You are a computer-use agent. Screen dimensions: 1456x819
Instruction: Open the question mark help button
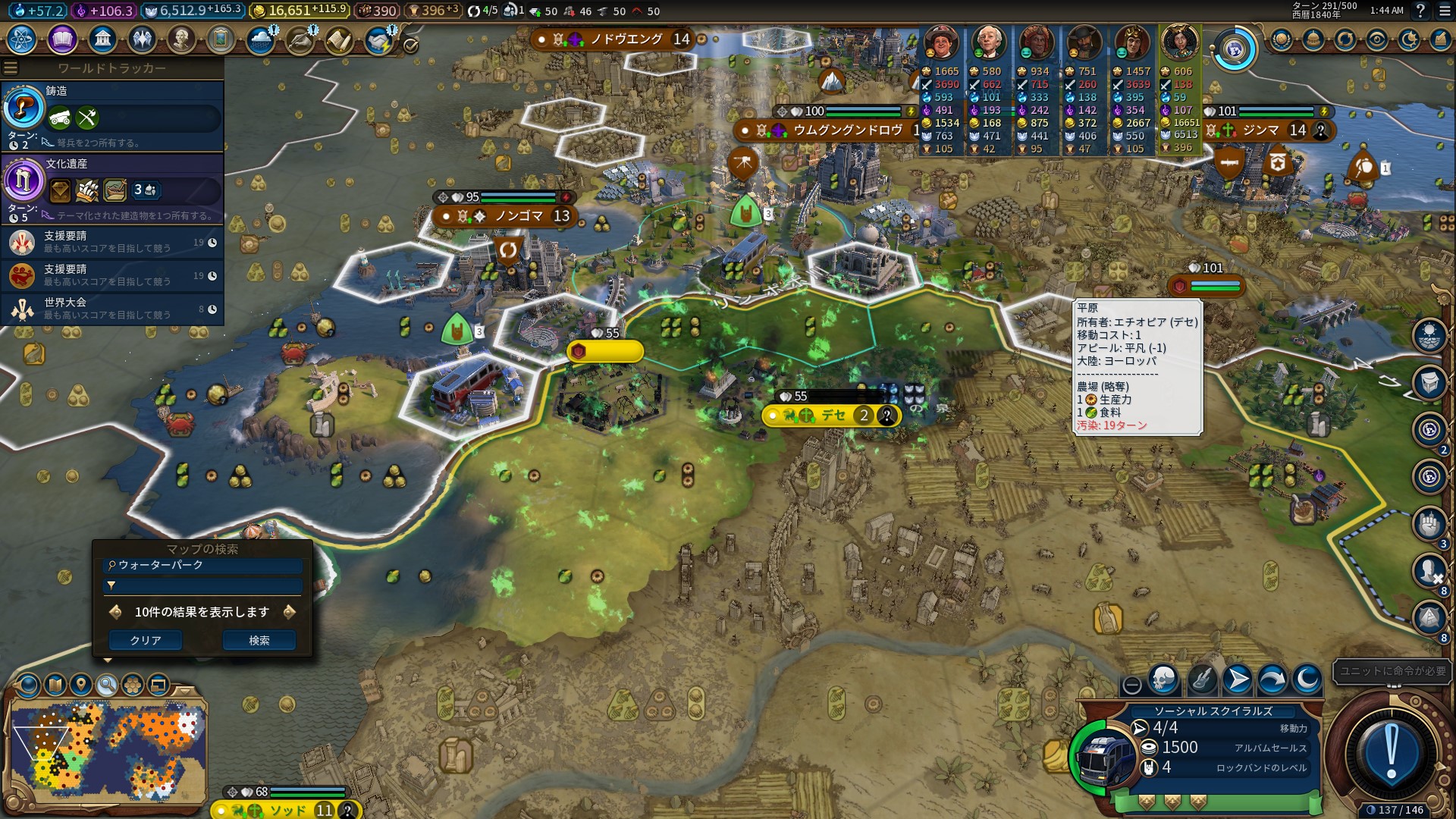(x=1420, y=11)
